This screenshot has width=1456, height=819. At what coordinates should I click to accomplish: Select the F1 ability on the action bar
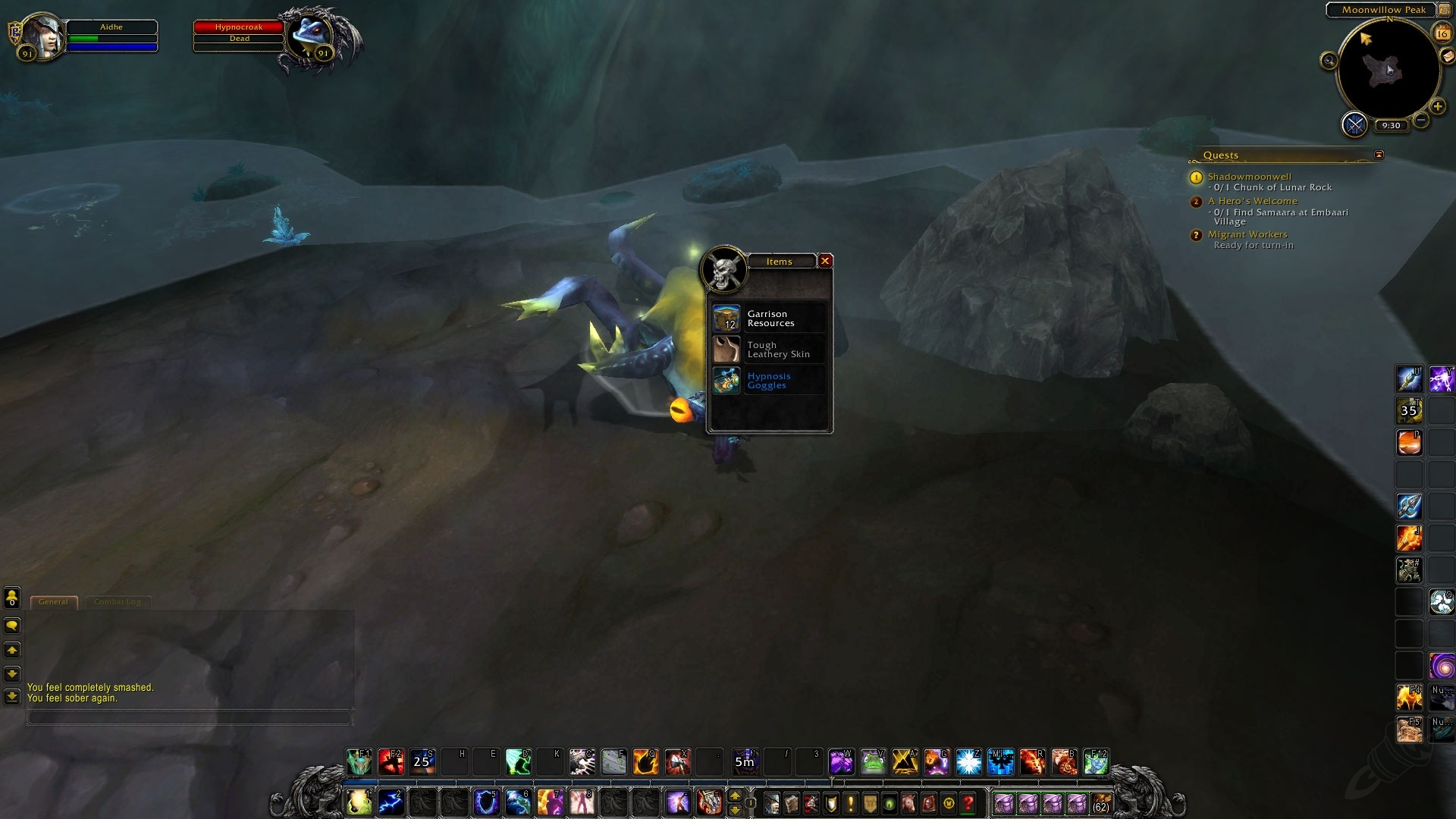point(359,763)
